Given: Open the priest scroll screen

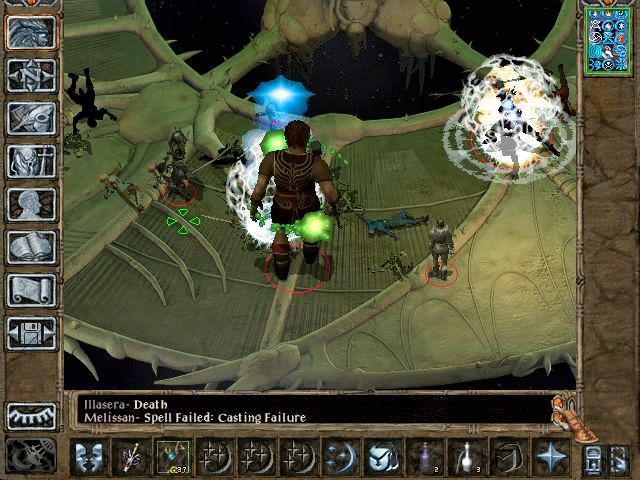Looking at the screenshot, I should coord(31,289).
